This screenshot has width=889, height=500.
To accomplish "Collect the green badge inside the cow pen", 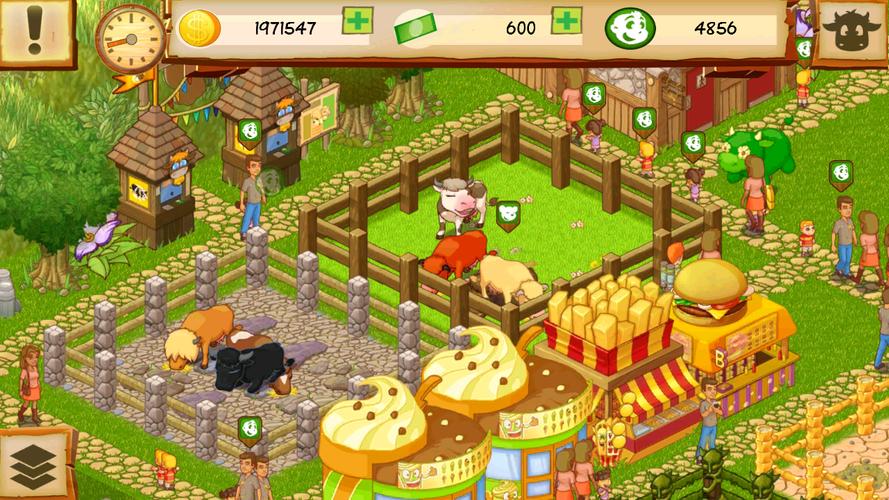I will [x=509, y=214].
